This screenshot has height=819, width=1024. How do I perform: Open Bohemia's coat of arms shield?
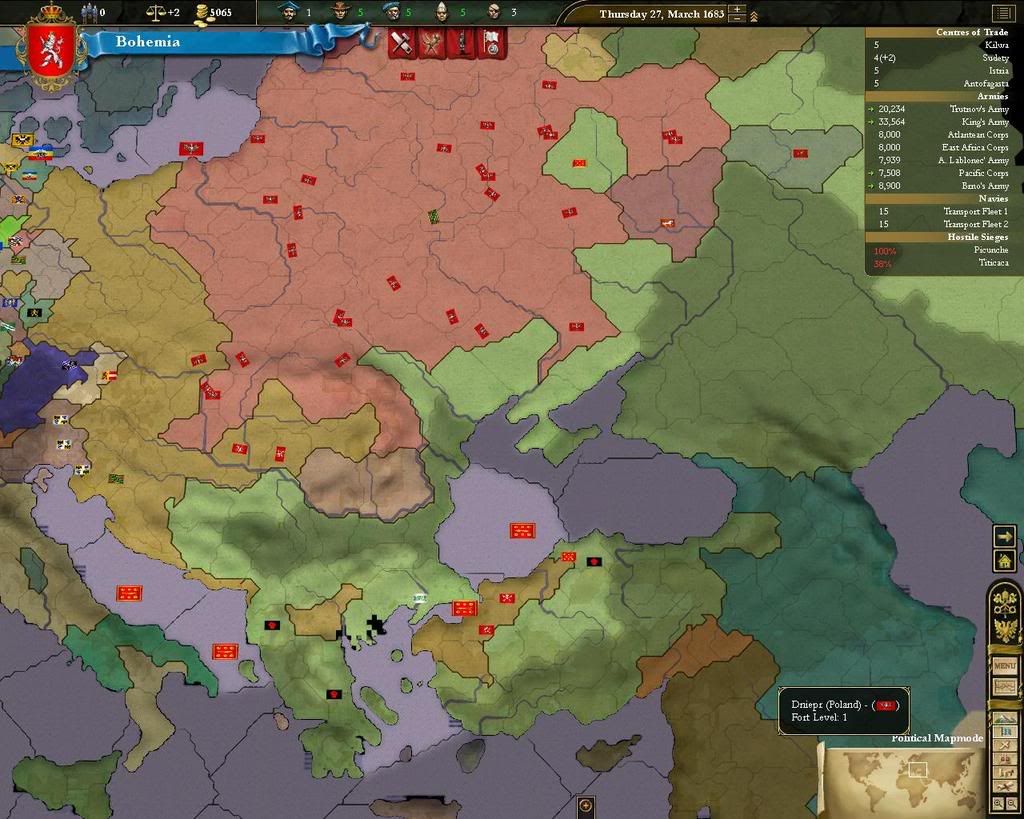[x=44, y=51]
